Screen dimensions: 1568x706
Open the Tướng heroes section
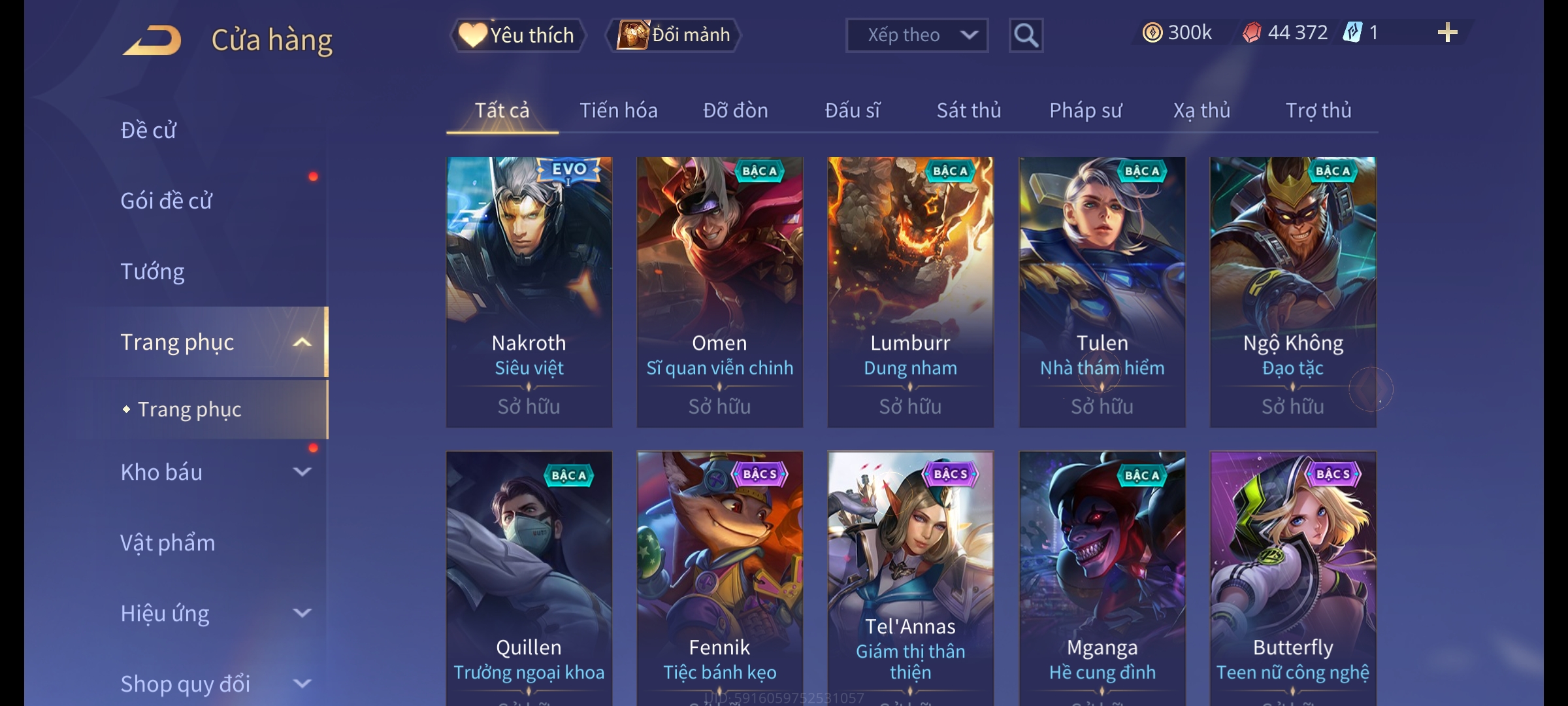coord(152,271)
